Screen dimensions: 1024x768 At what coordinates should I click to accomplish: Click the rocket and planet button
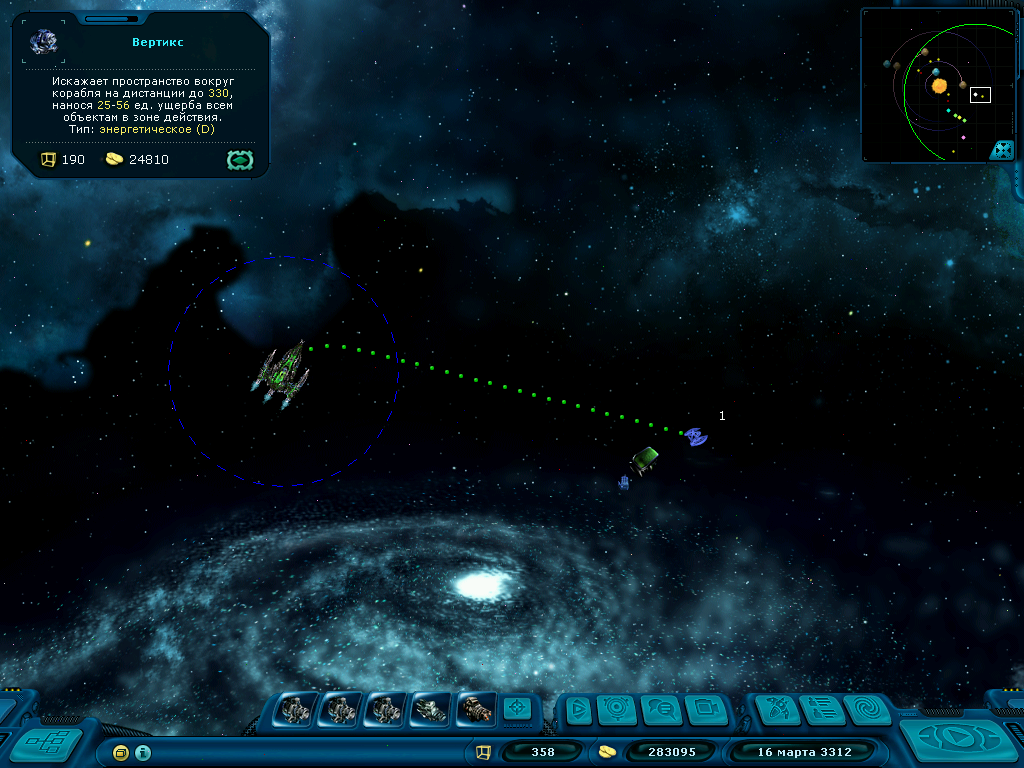777,710
